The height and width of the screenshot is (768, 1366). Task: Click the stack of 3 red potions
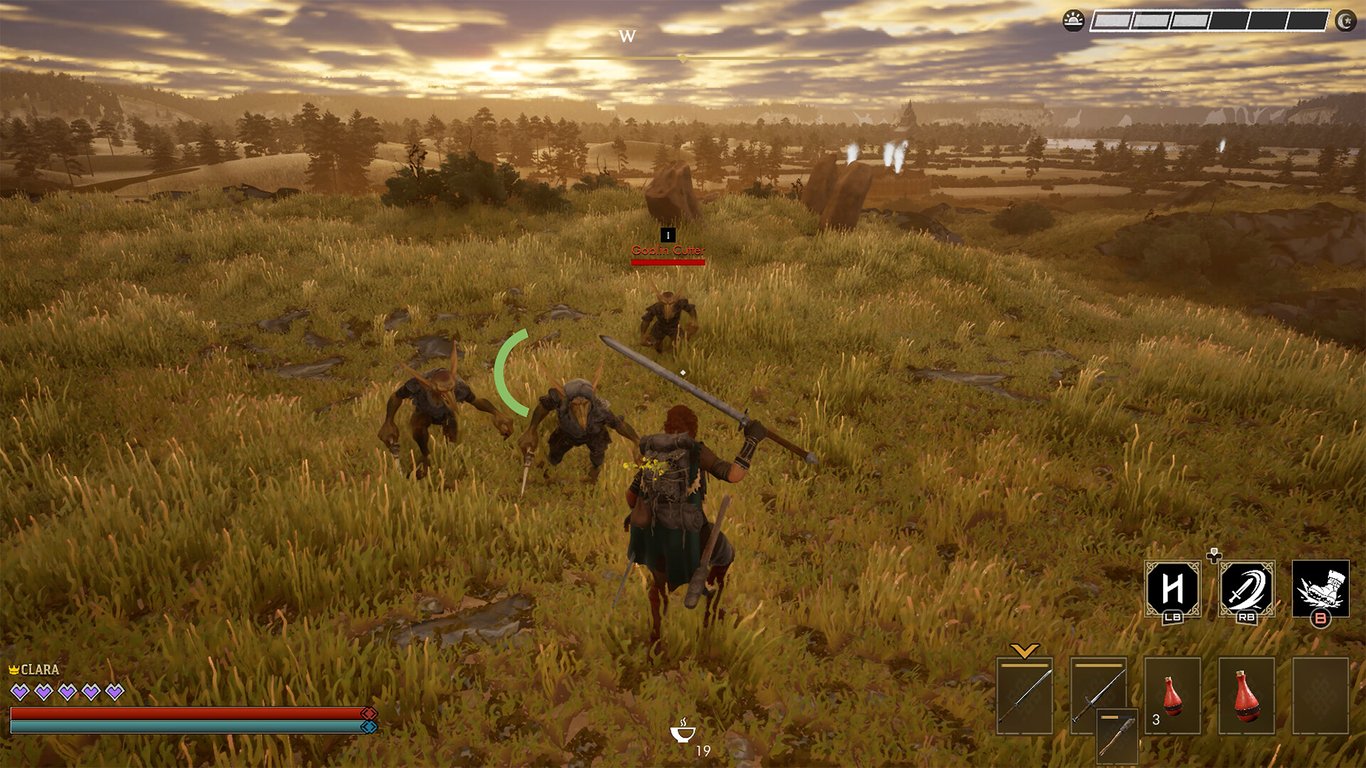click(1173, 695)
